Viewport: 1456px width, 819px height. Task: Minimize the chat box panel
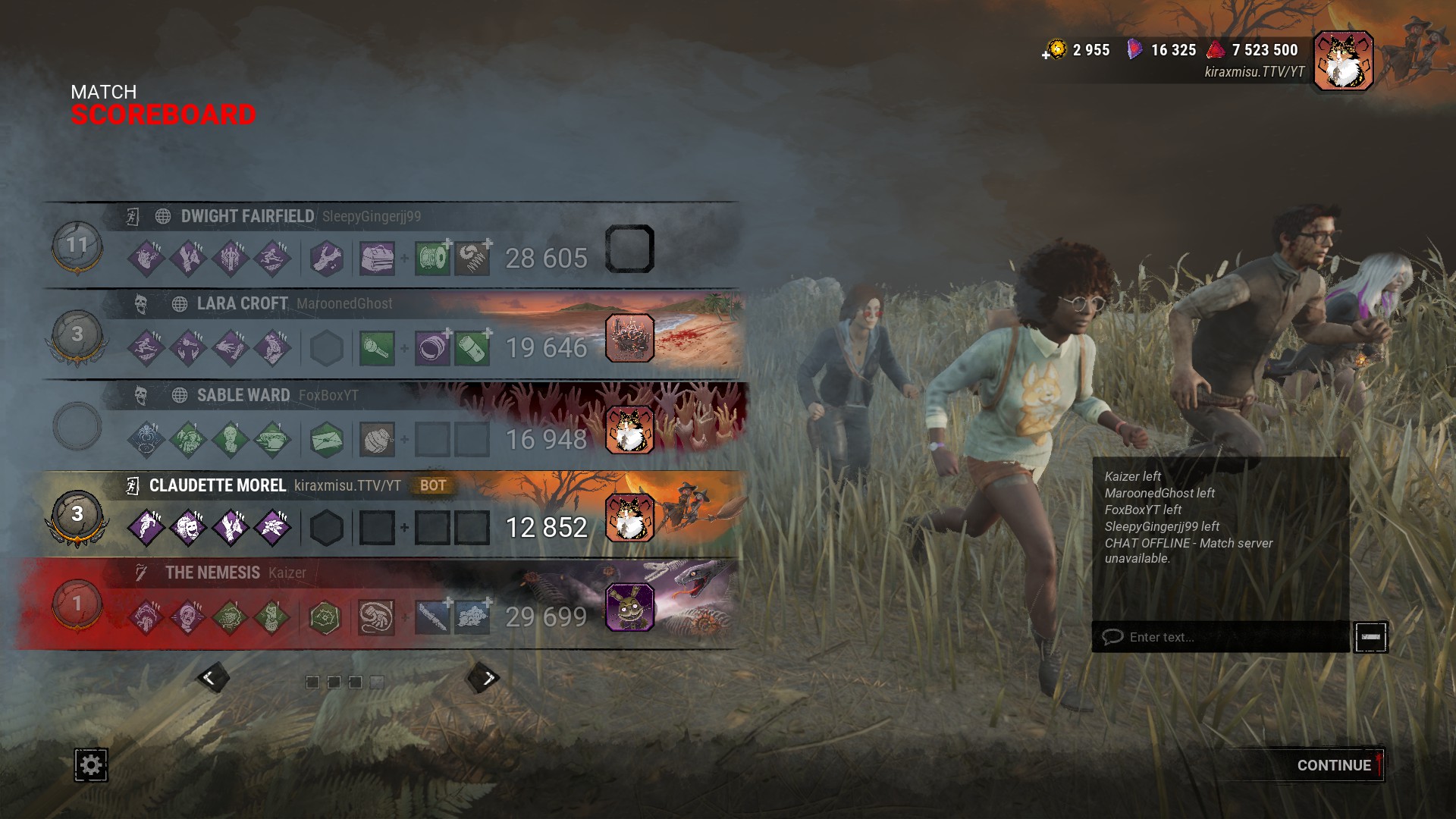click(1371, 637)
